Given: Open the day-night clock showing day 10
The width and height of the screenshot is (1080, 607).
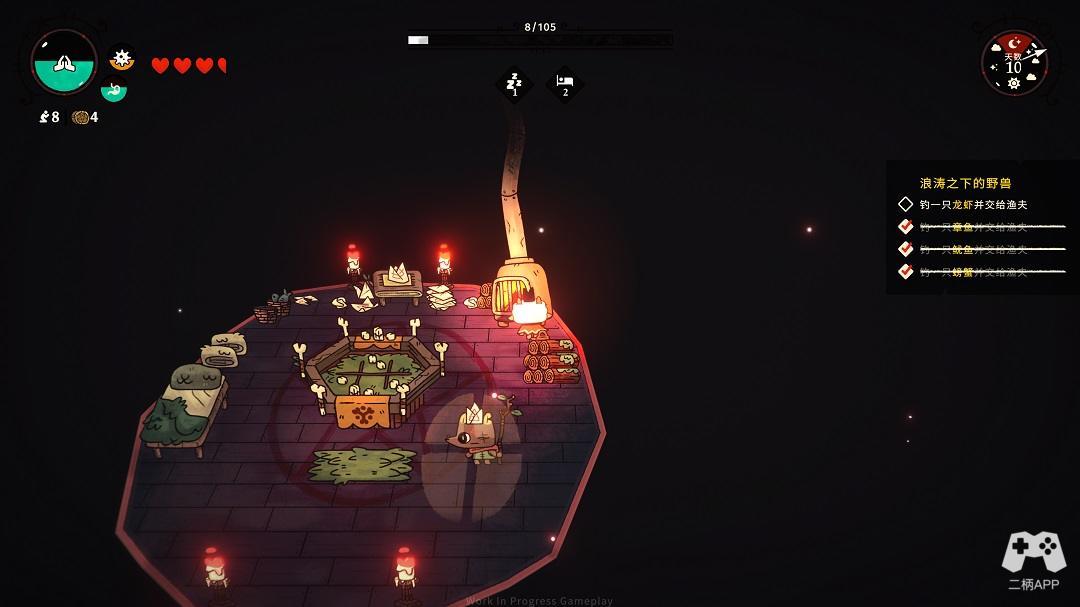Looking at the screenshot, I should (1014, 63).
